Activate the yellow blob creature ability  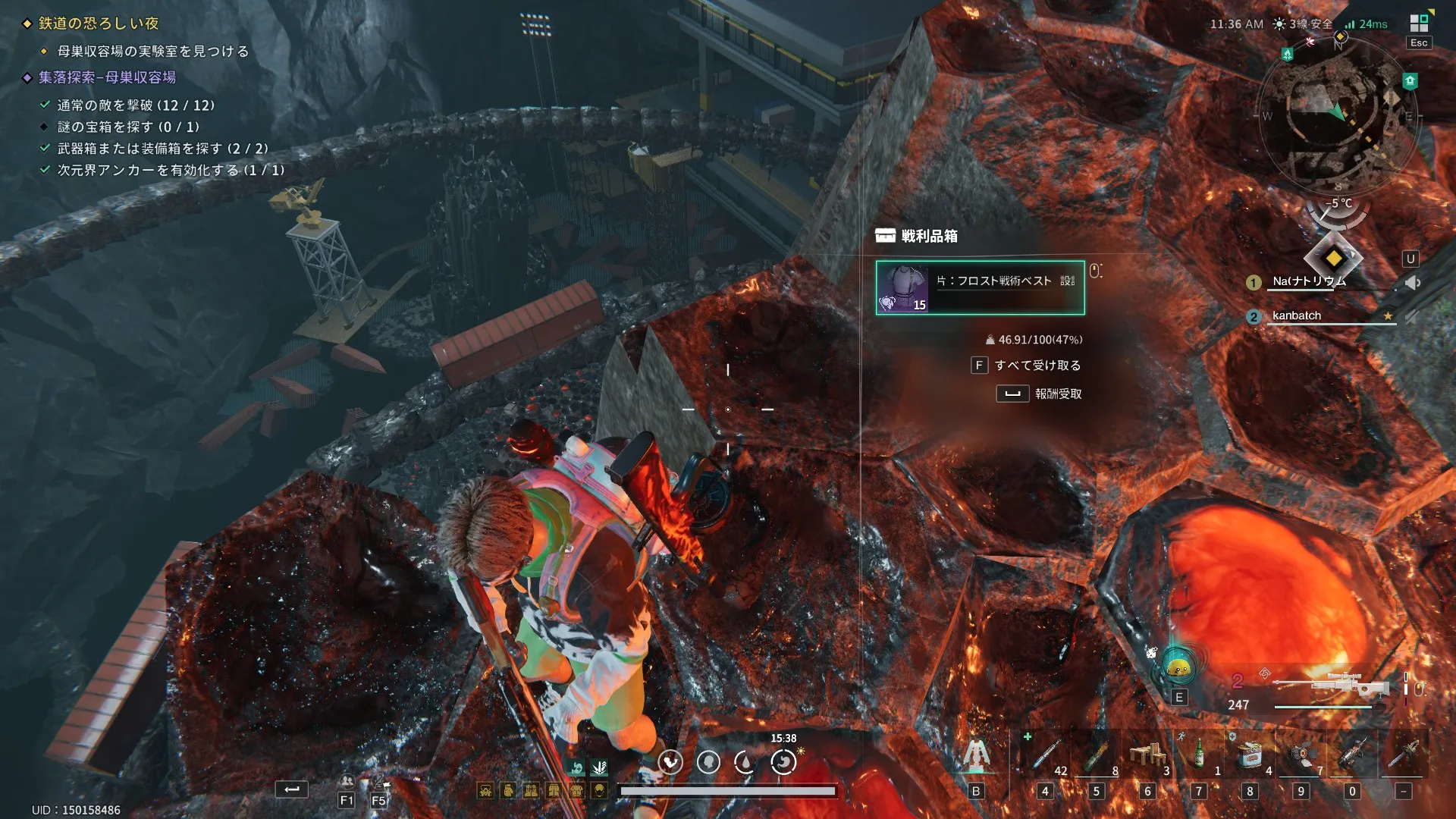point(1178,668)
